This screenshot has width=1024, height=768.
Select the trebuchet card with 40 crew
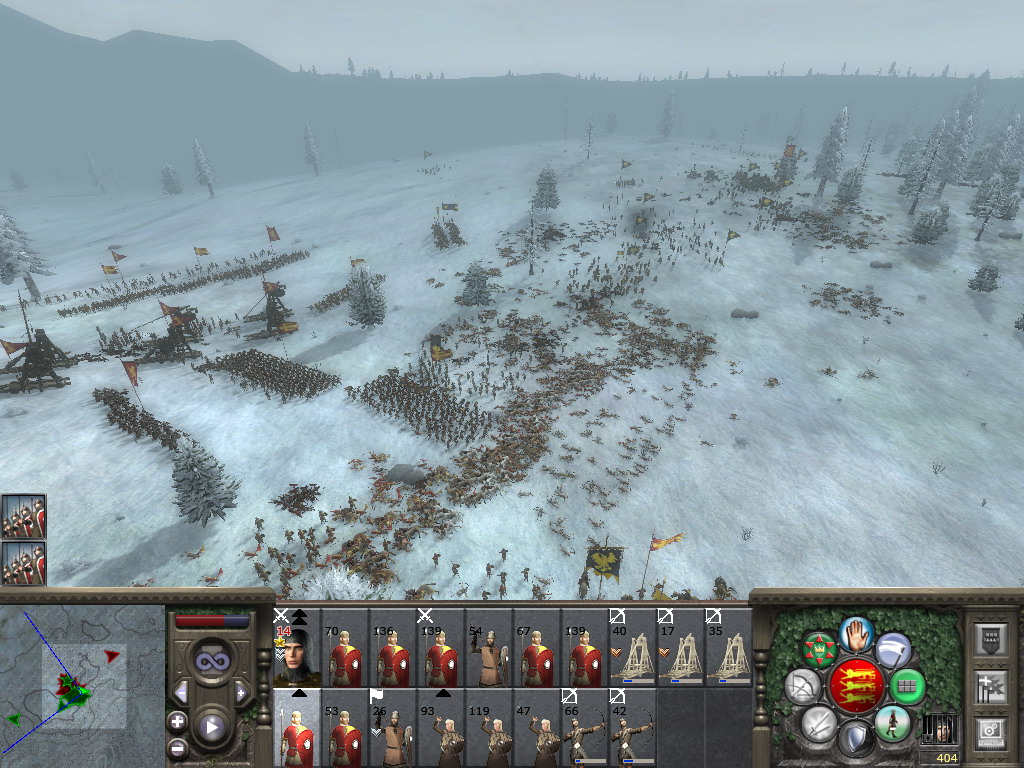tap(633, 650)
